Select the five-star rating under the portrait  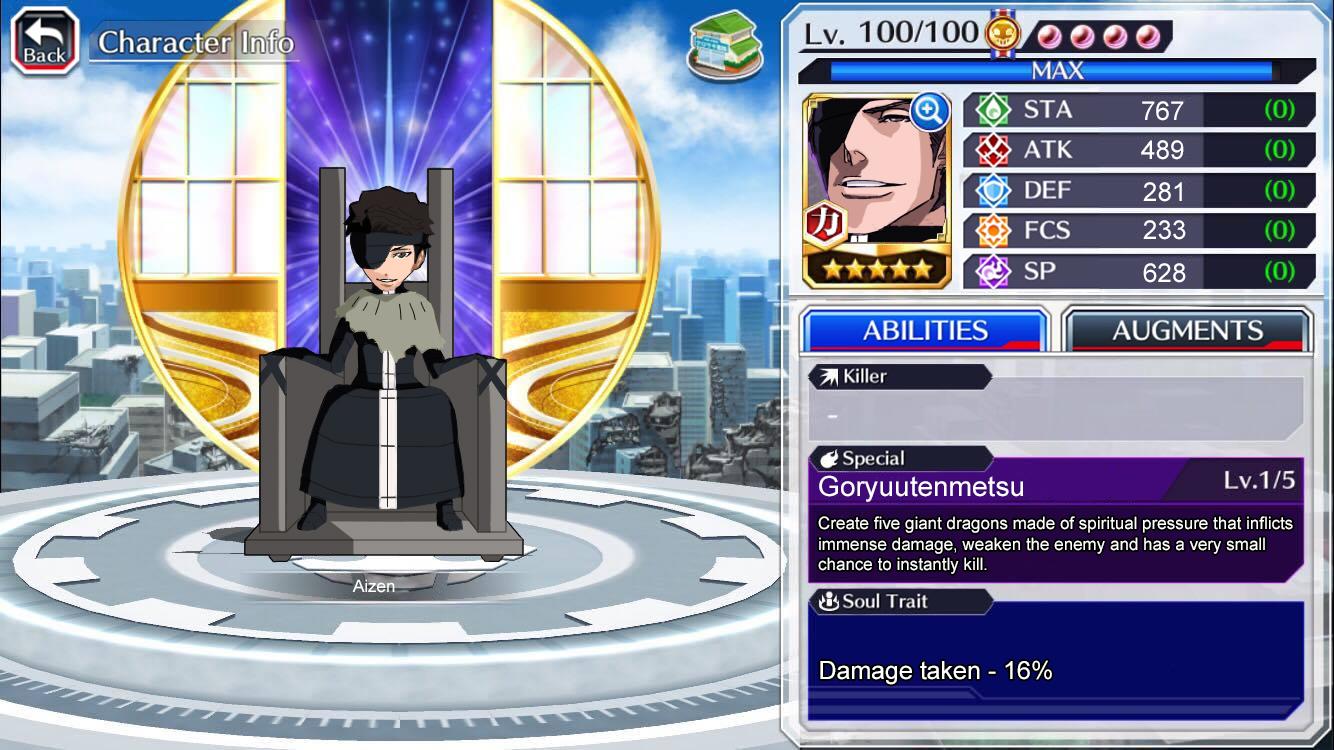click(875, 268)
